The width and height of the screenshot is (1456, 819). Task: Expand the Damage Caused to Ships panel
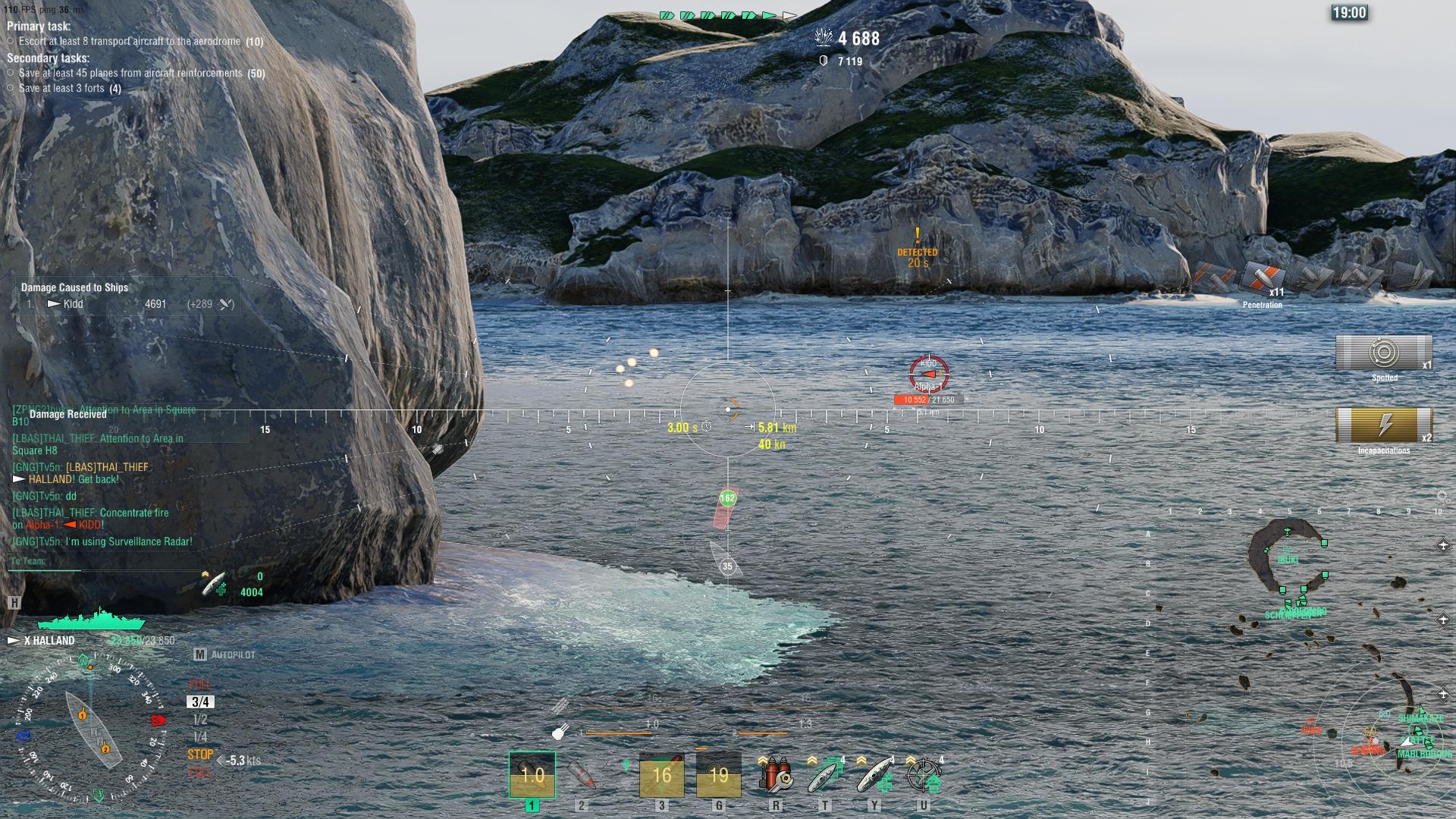pyautogui.click(x=76, y=288)
